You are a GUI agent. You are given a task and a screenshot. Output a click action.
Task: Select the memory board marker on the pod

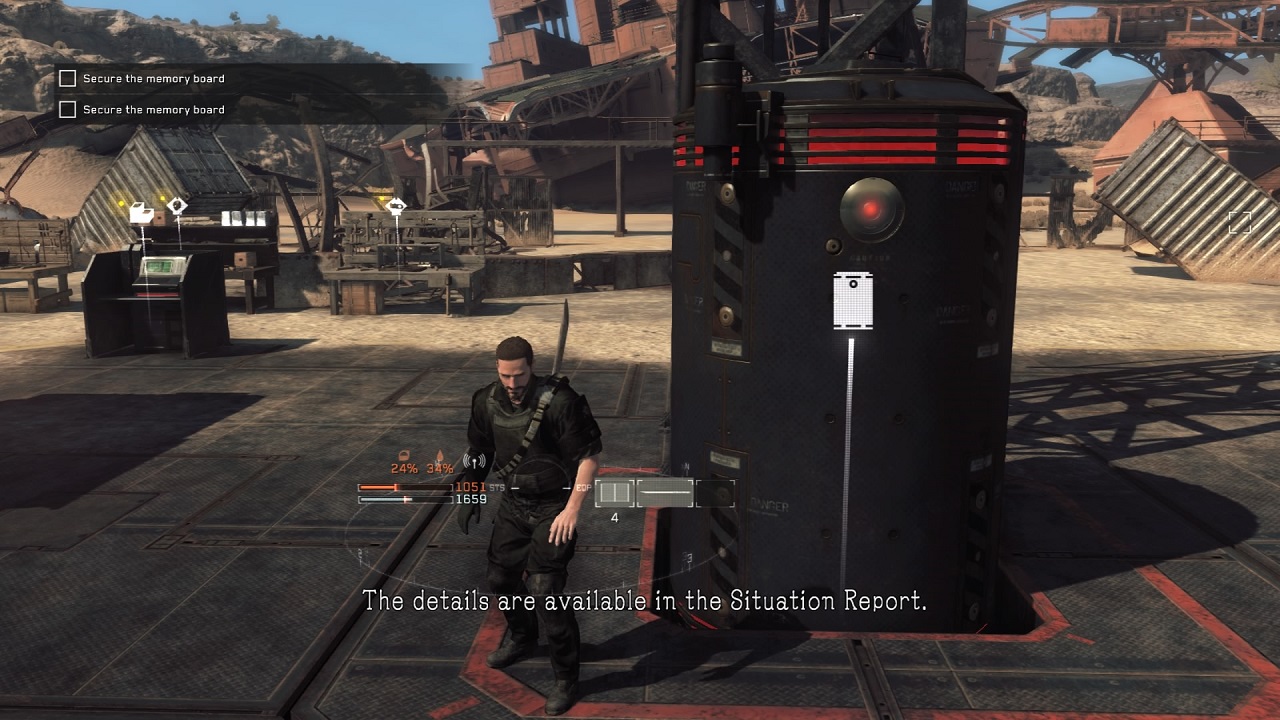point(852,299)
